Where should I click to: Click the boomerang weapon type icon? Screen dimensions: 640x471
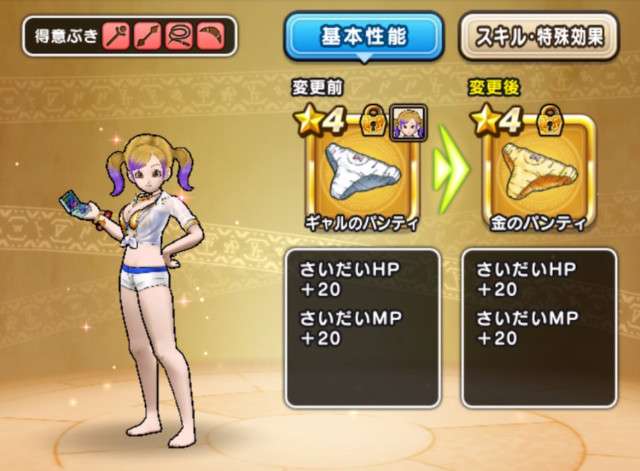[209, 37]
